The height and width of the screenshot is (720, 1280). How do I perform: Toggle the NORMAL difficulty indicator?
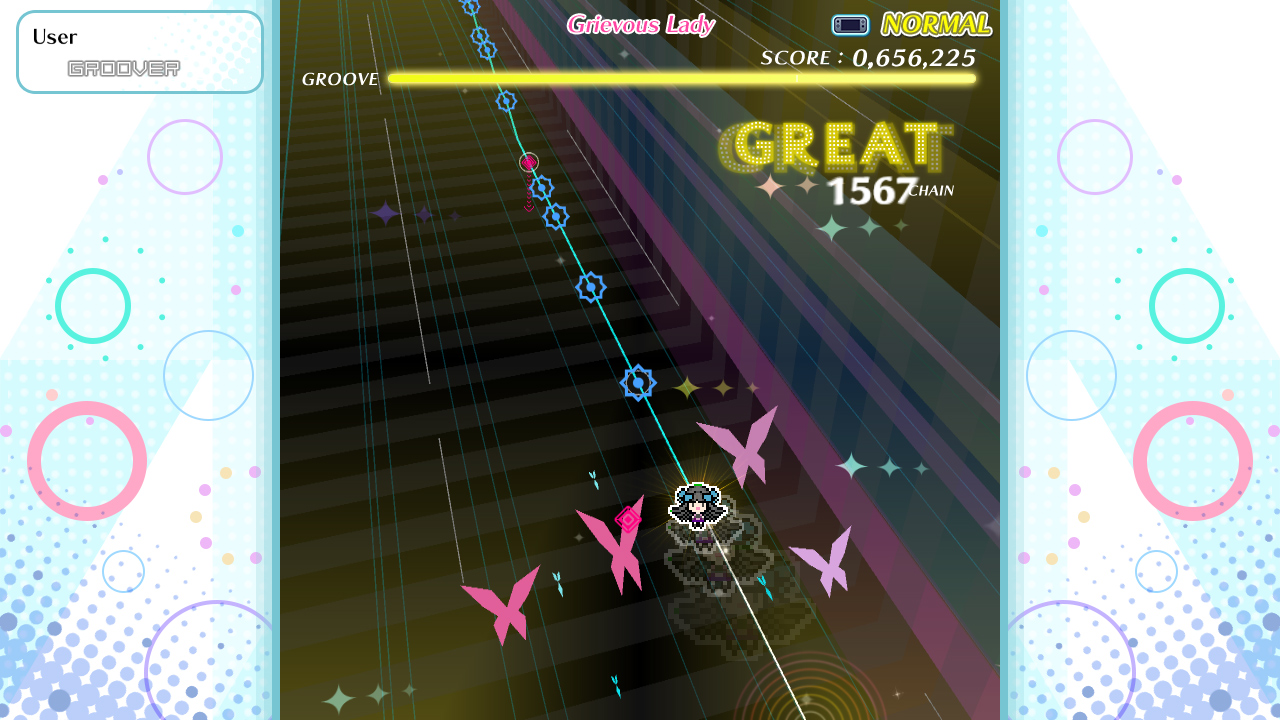point(936,22)
